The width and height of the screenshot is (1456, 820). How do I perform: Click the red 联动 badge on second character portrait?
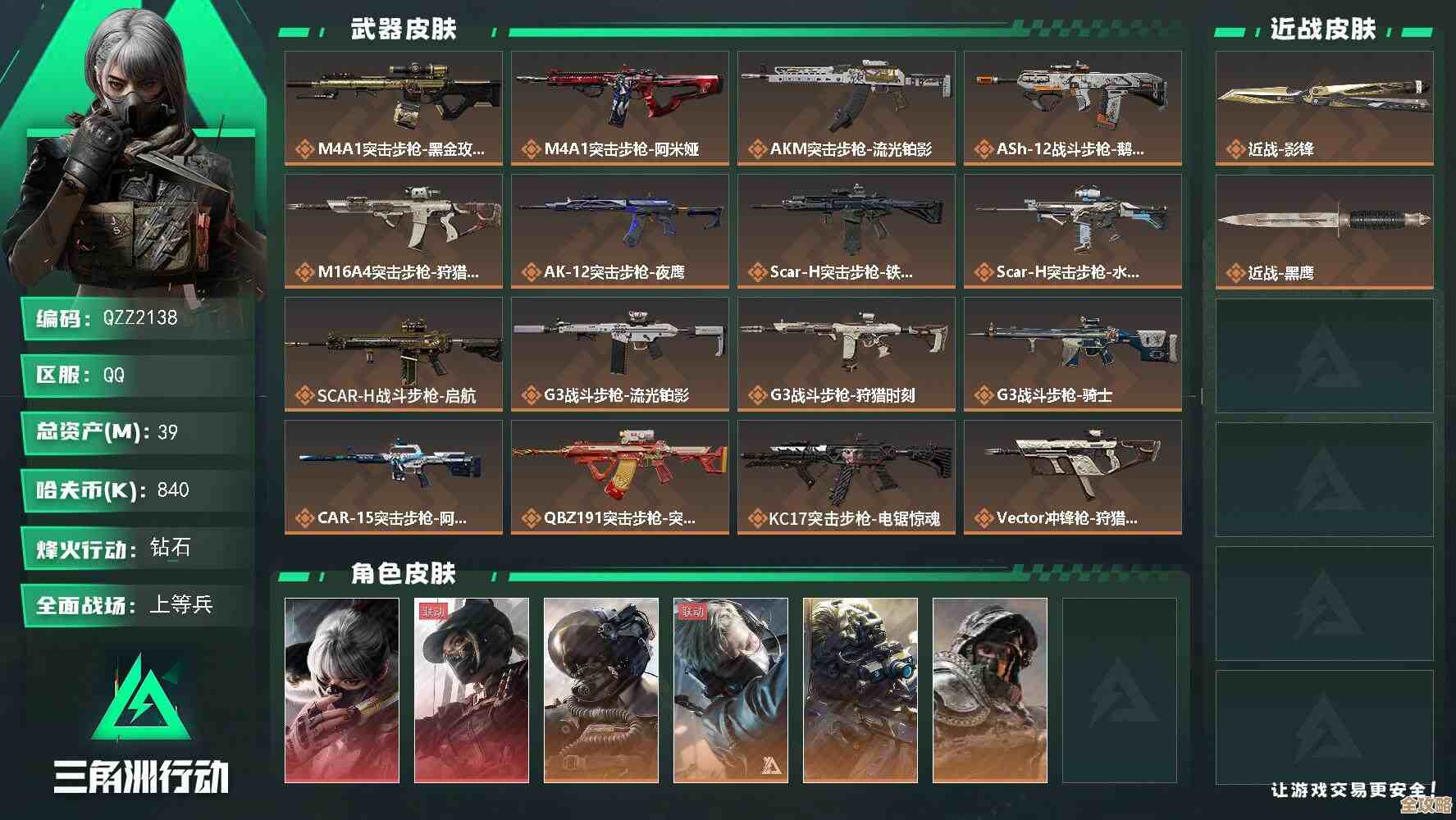(433, 611)
